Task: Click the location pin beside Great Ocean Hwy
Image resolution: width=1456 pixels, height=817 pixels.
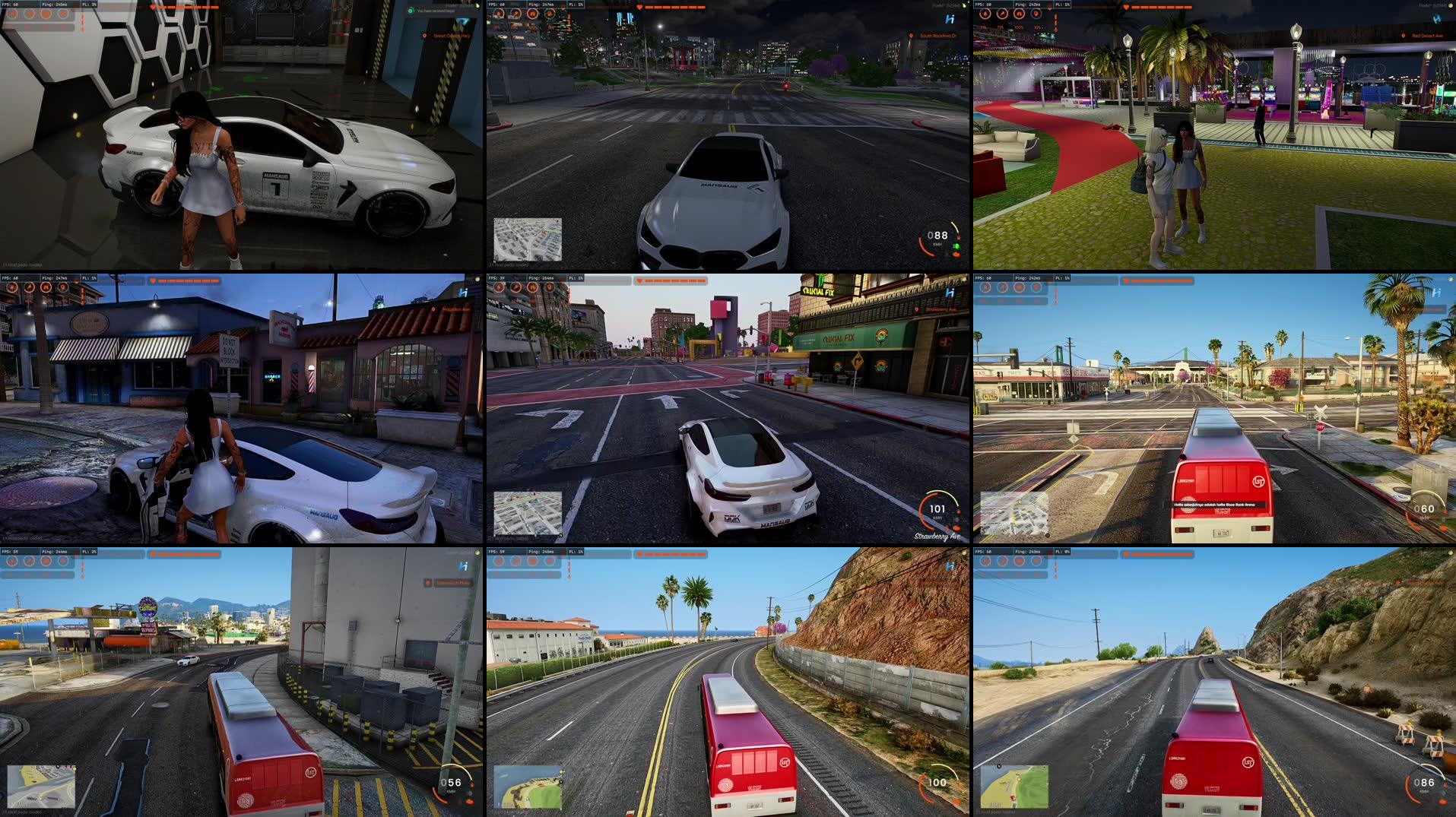Action: click(x=424, y=36)
